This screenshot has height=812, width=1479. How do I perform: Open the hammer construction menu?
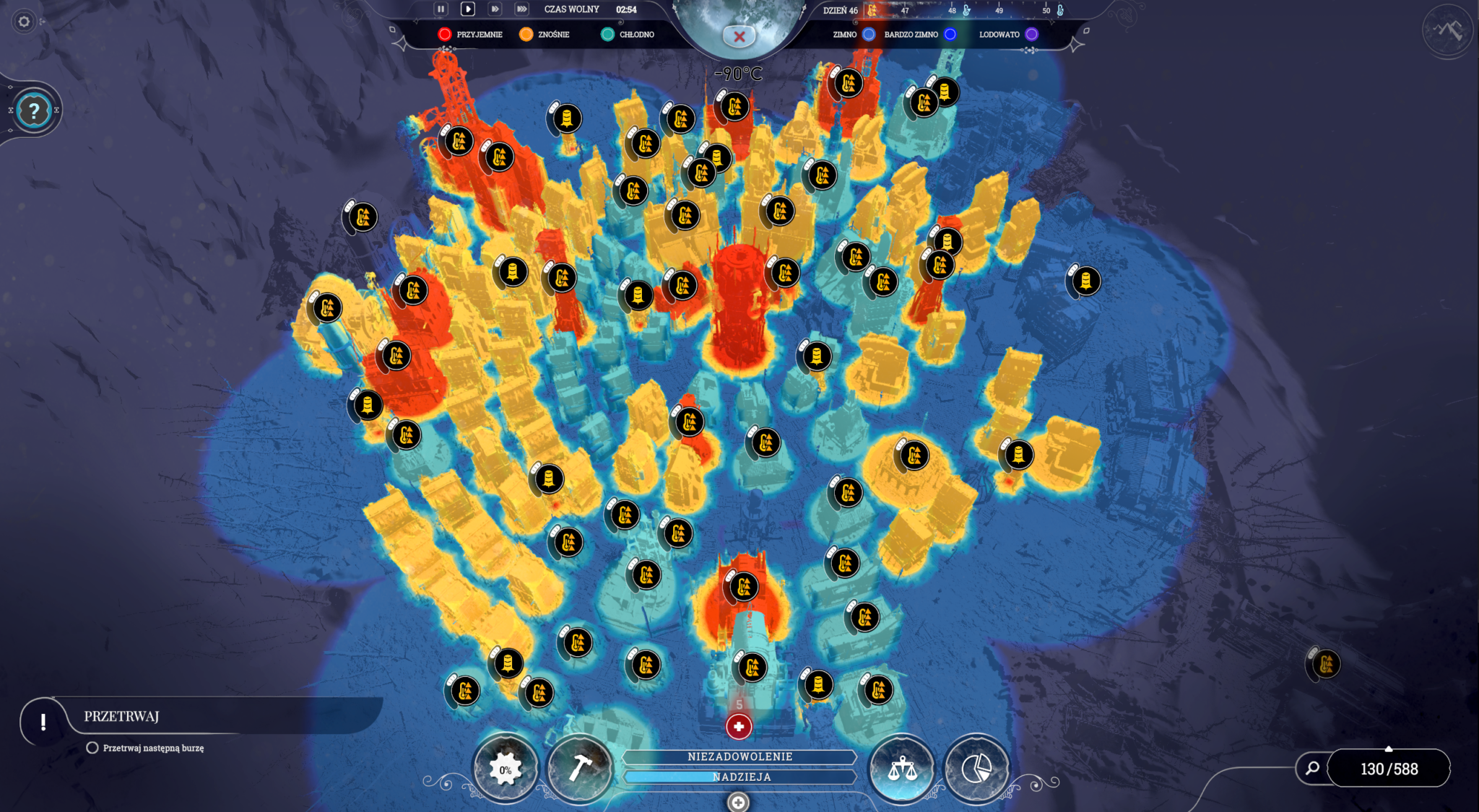[x=579, y=768]
